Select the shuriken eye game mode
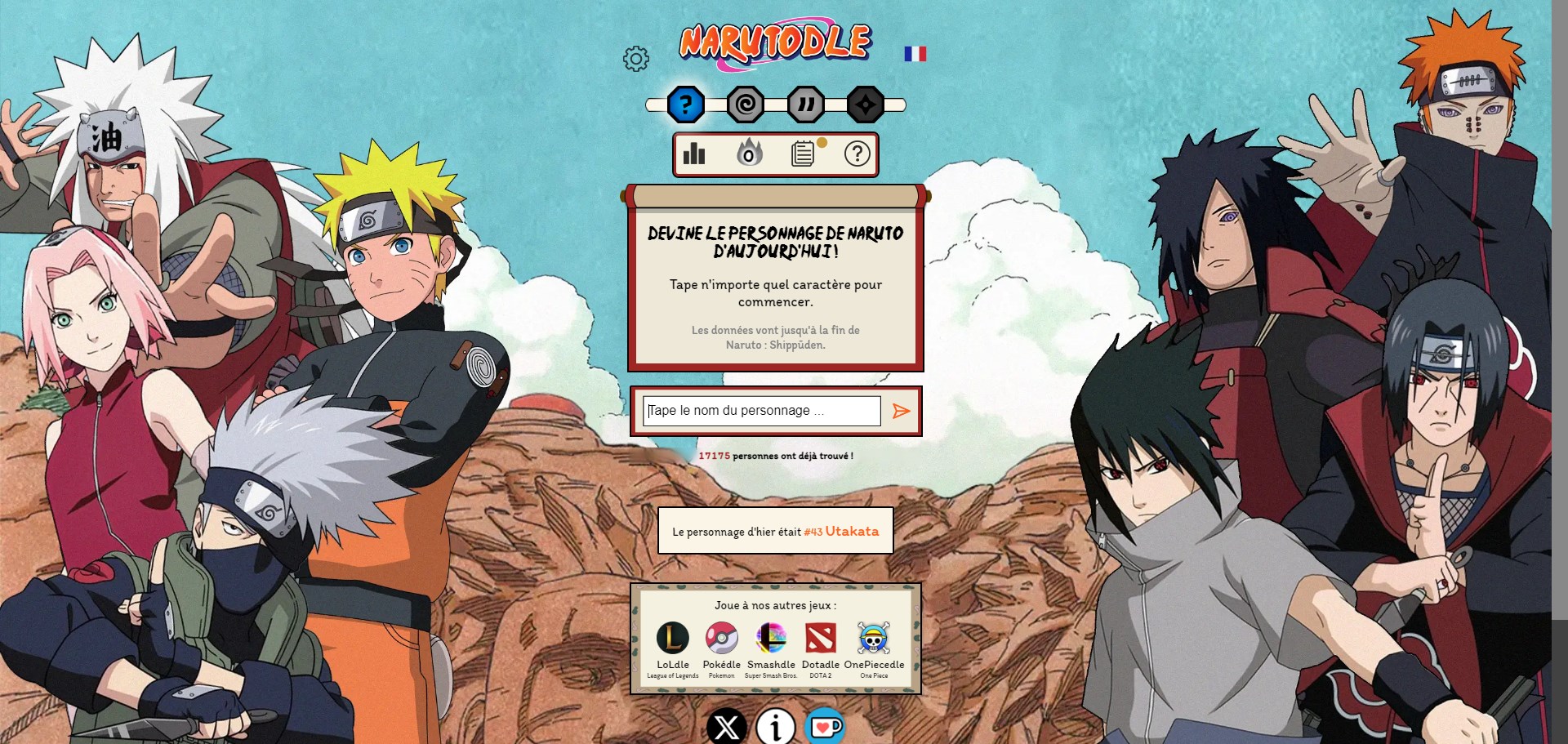Screen dimensions: 1568x744 (x=867, y=103)
